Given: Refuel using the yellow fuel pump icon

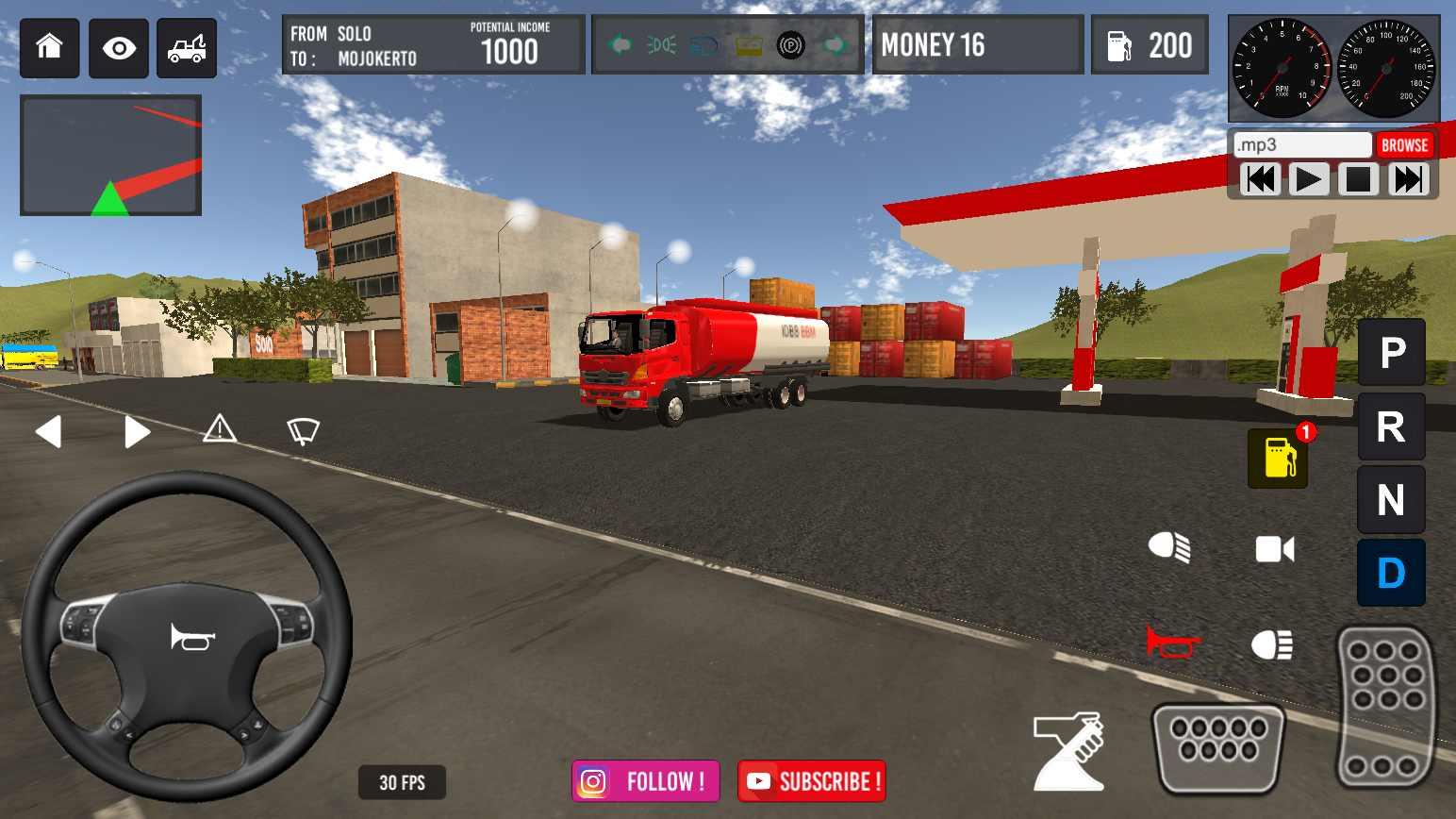Looking at the screenshot, I should 1278,458.
